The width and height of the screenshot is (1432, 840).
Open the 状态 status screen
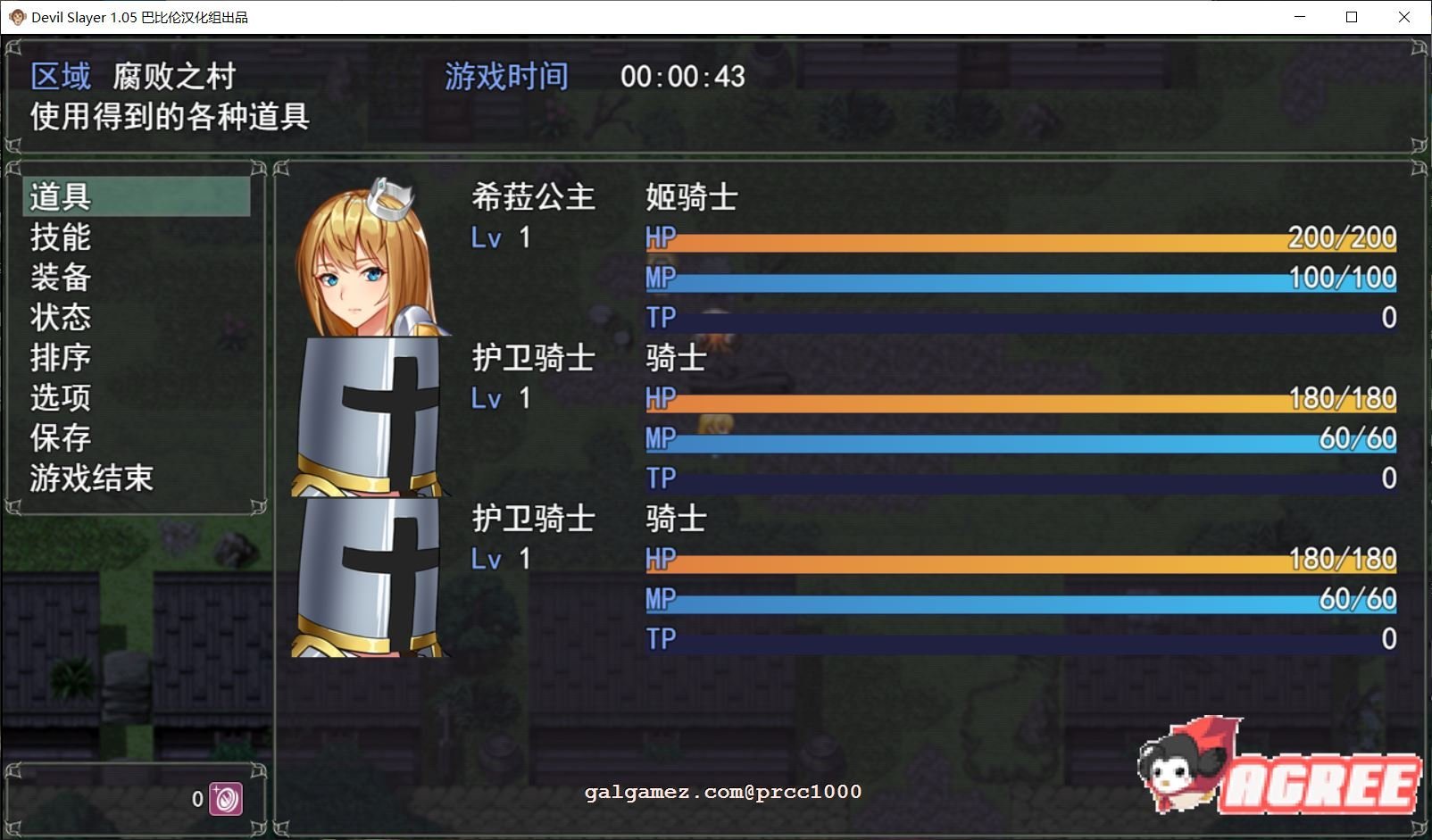(58, 318)
